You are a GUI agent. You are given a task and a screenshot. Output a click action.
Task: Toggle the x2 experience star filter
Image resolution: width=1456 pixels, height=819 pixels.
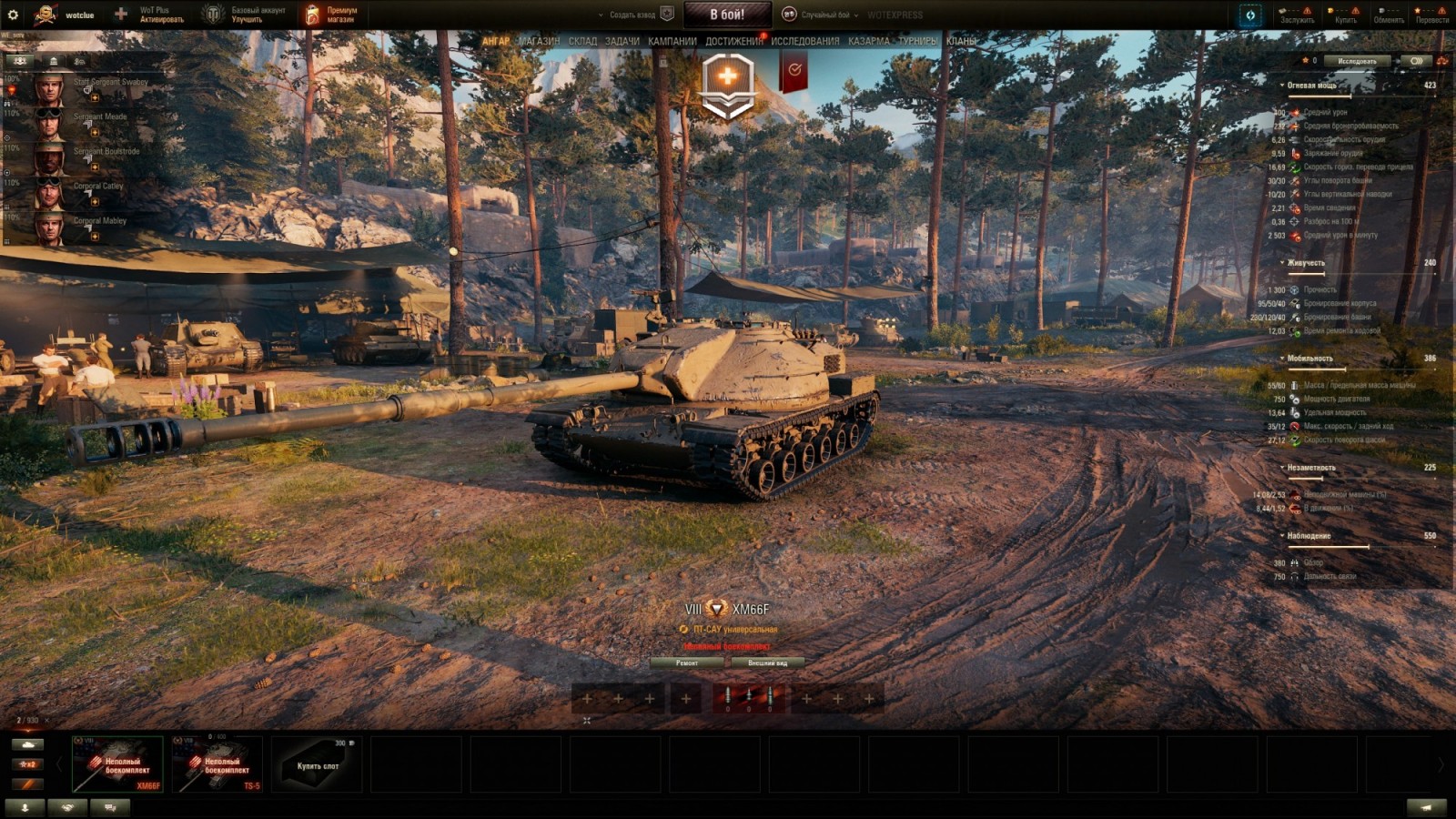pos(27,763)
